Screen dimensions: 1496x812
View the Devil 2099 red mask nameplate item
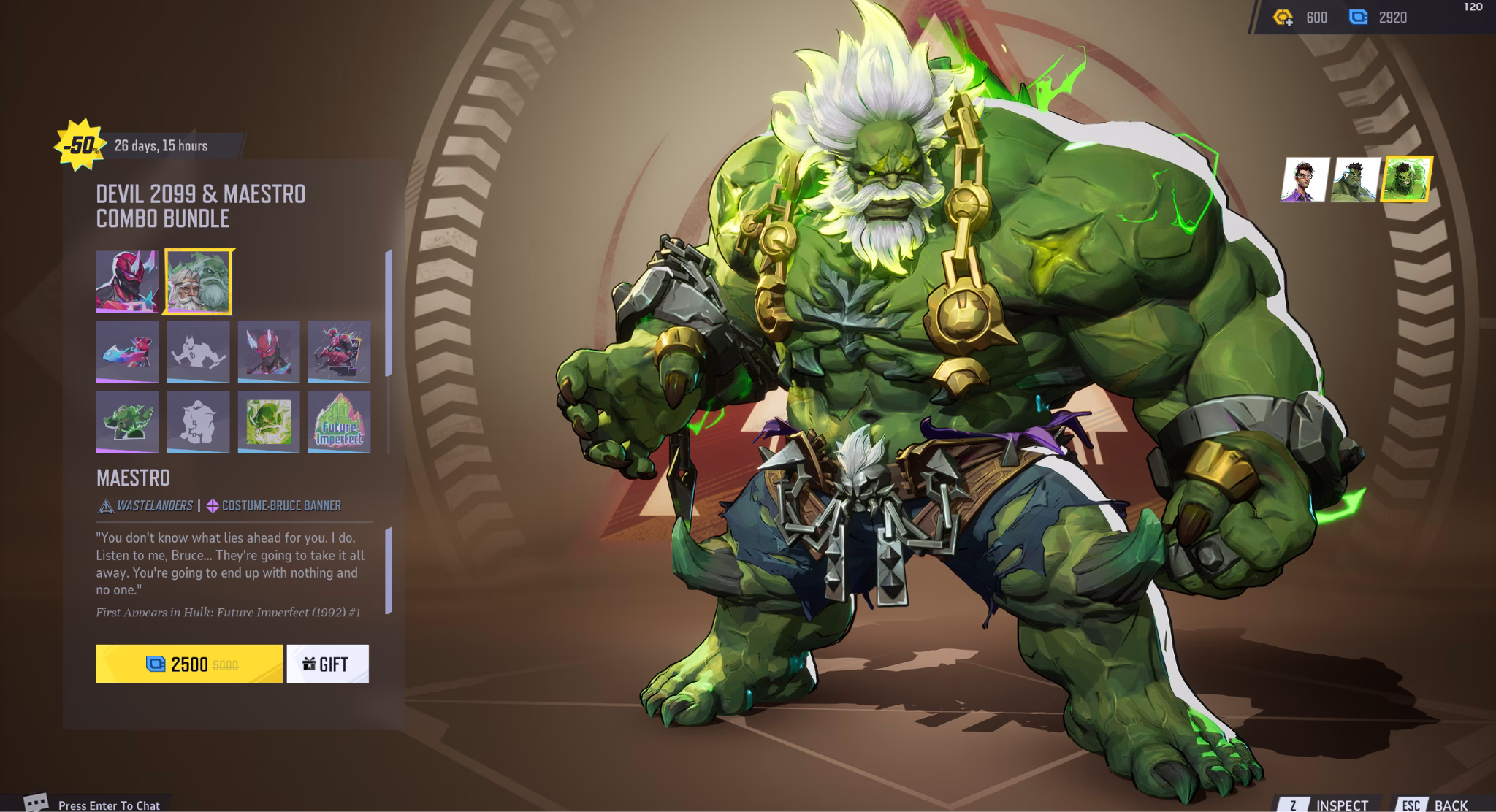pos(269,351)
